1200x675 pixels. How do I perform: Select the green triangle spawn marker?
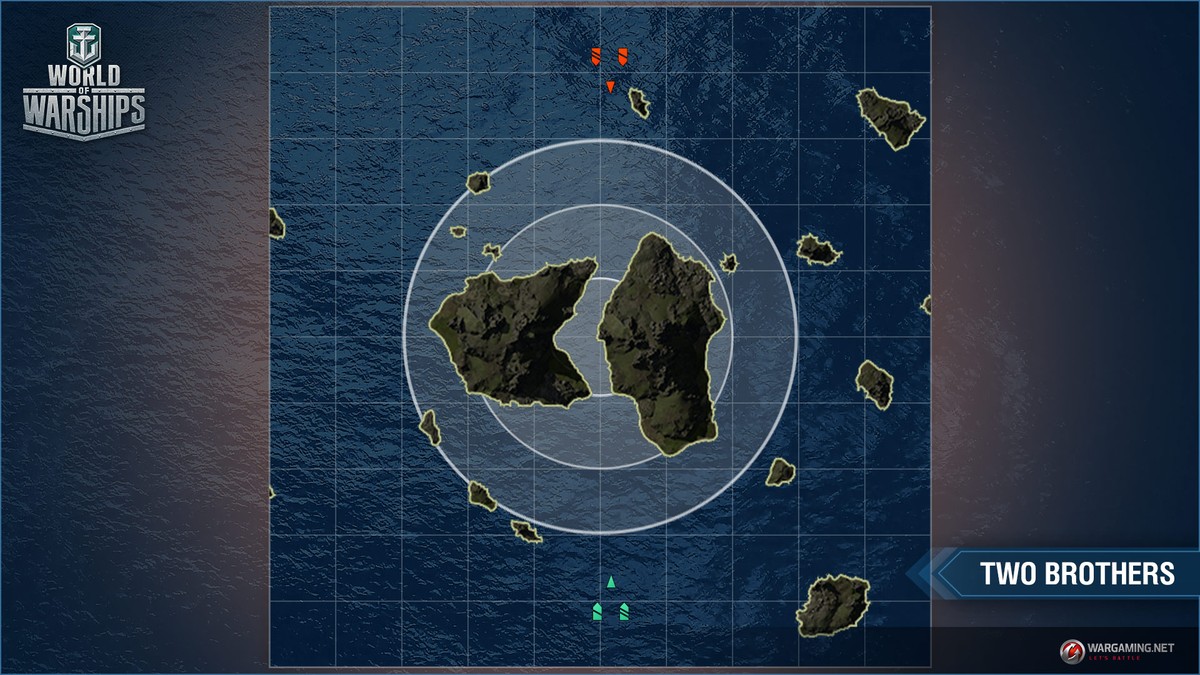pos(611,581)
